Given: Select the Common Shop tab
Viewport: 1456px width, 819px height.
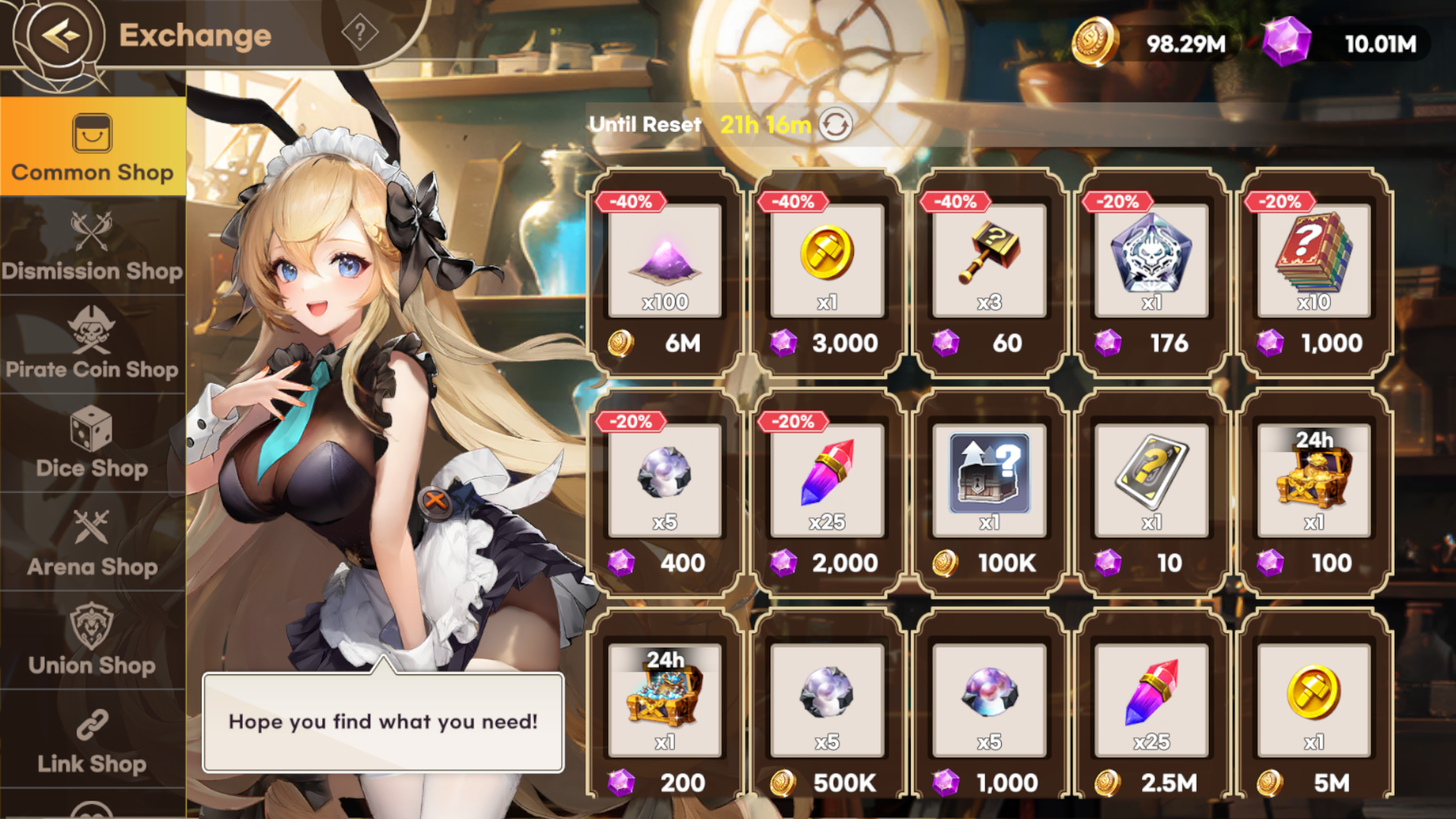Looking at the screenshot, I should 93,147.
